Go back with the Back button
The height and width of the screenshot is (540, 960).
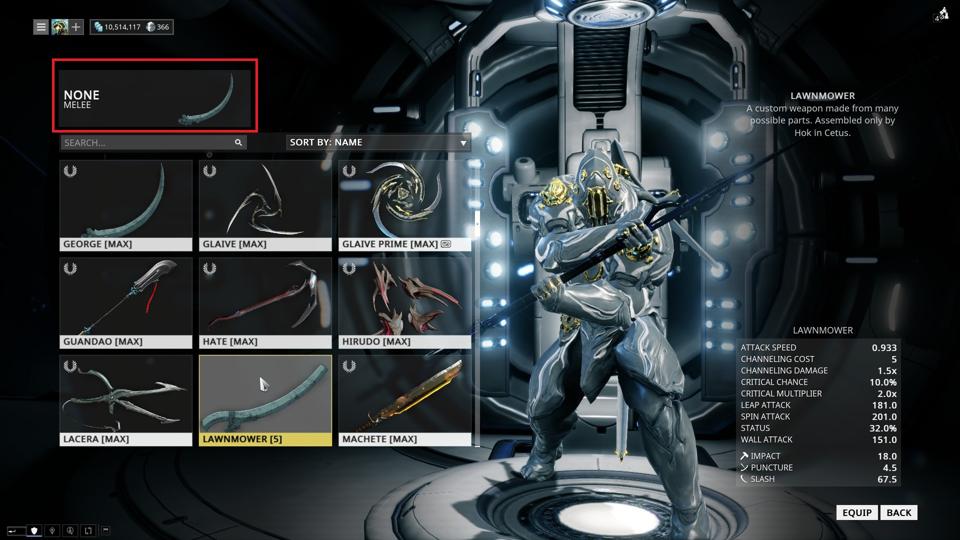click(x=899, y=513)
